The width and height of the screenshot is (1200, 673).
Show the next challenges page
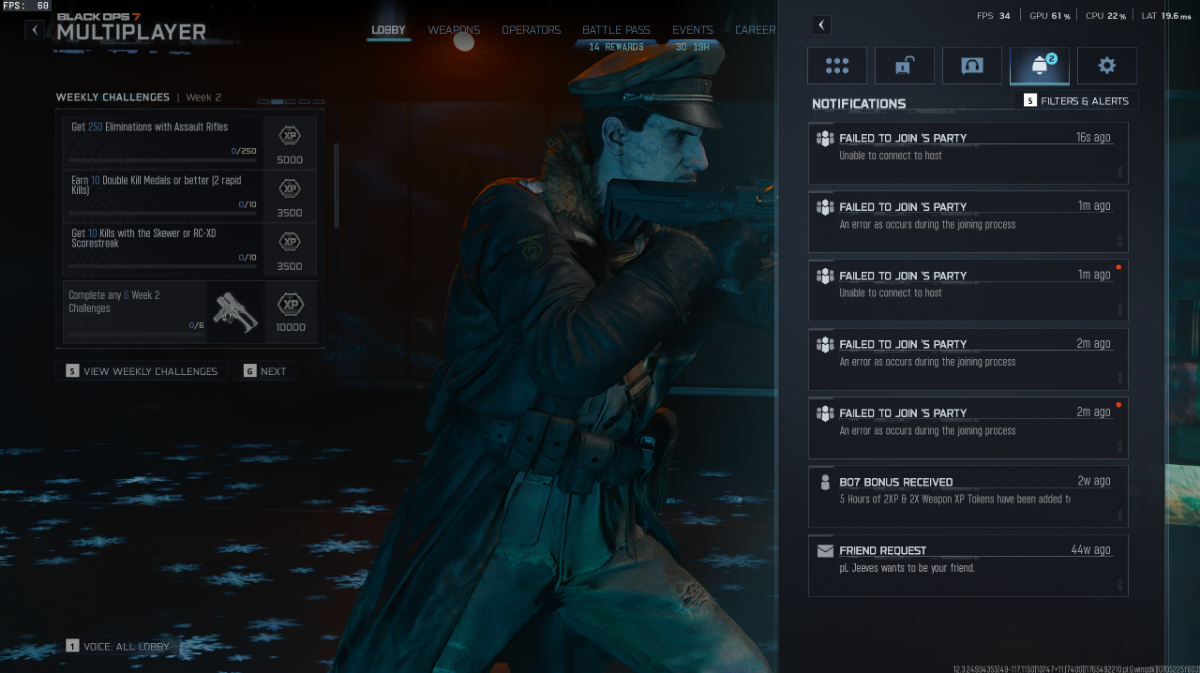pos(264,371)
